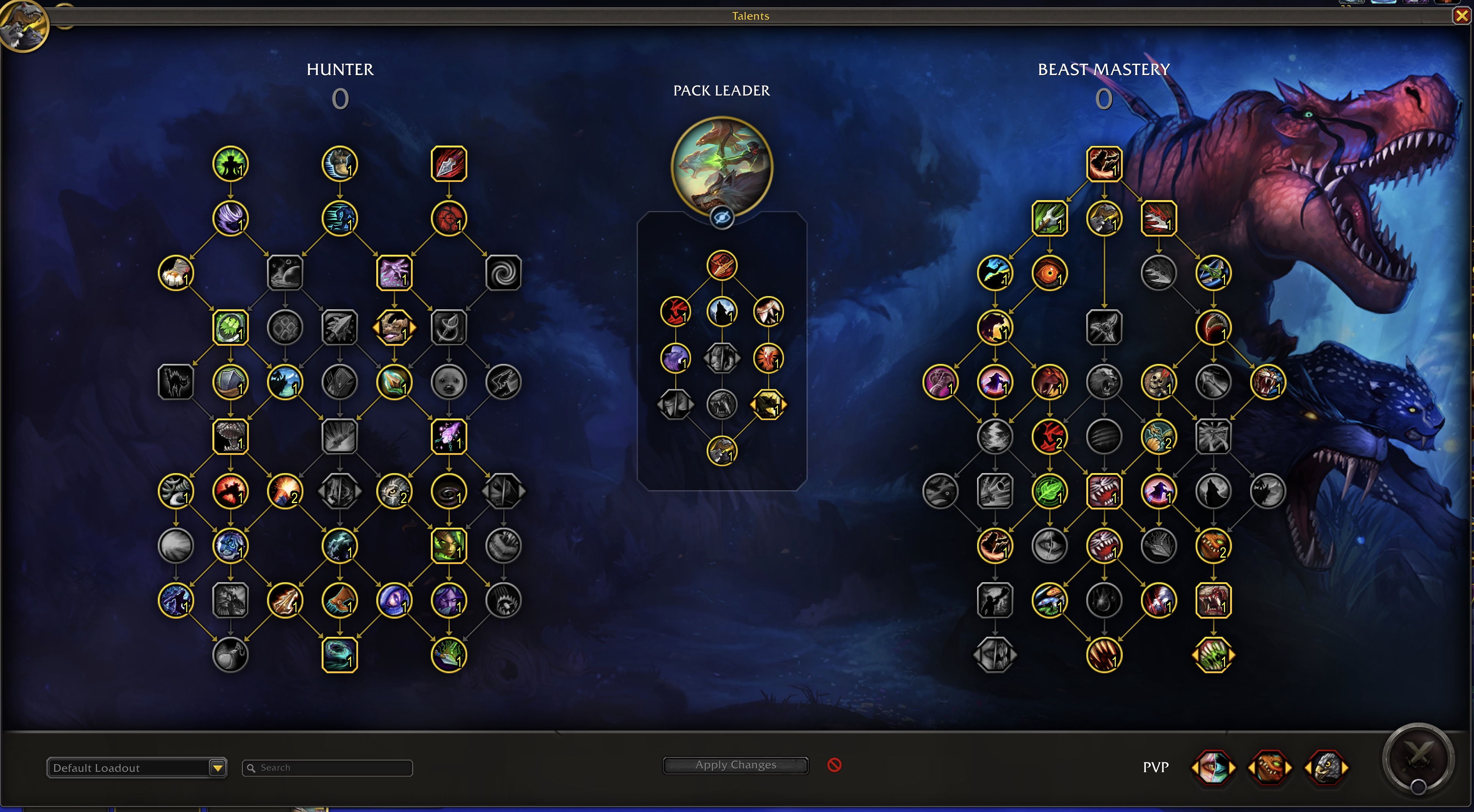
Task: Open the Default Loadout dropdown
Action: 217,767
